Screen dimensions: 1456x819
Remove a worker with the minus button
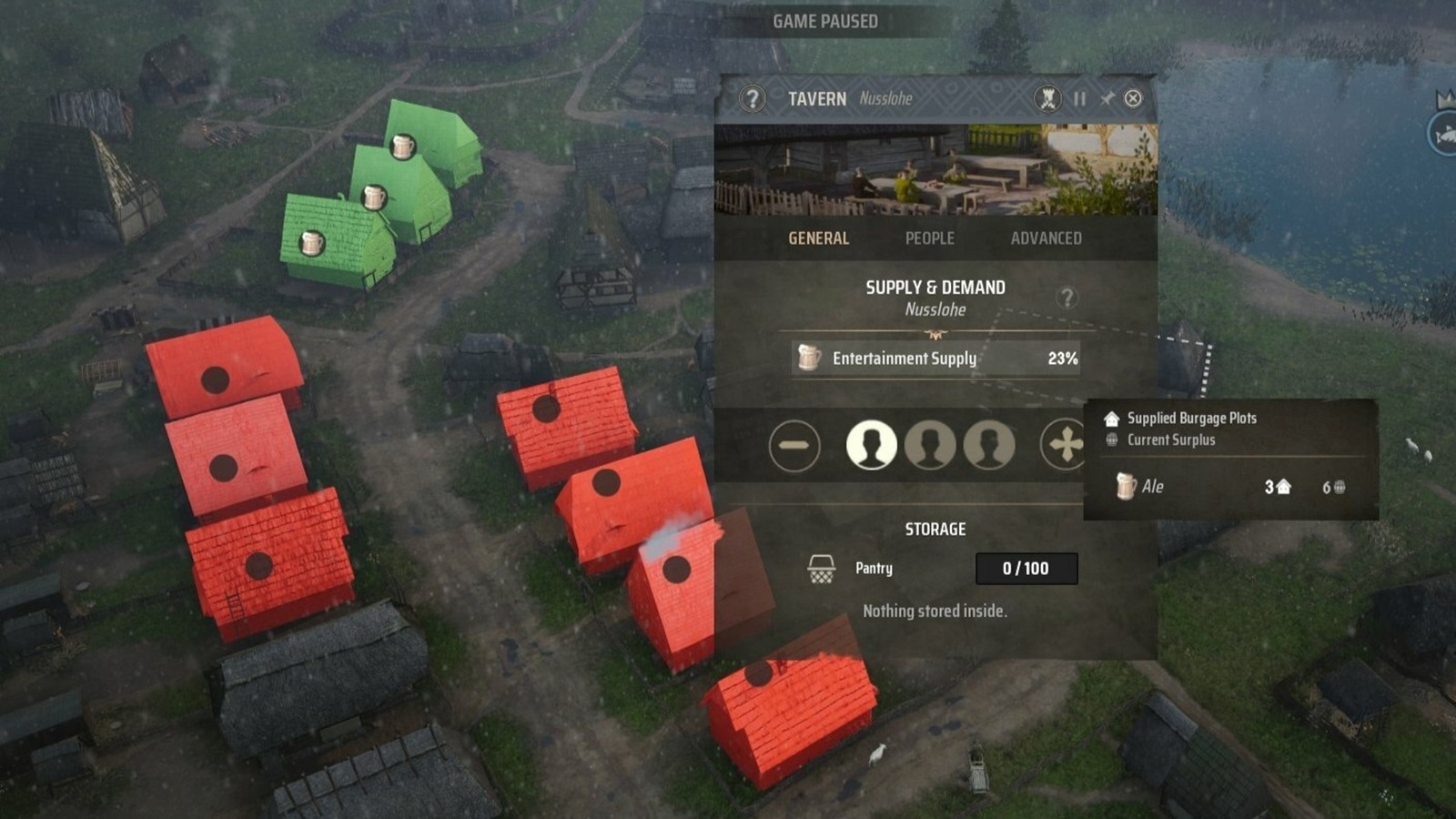pyautogui.click(x=794, y=446)
